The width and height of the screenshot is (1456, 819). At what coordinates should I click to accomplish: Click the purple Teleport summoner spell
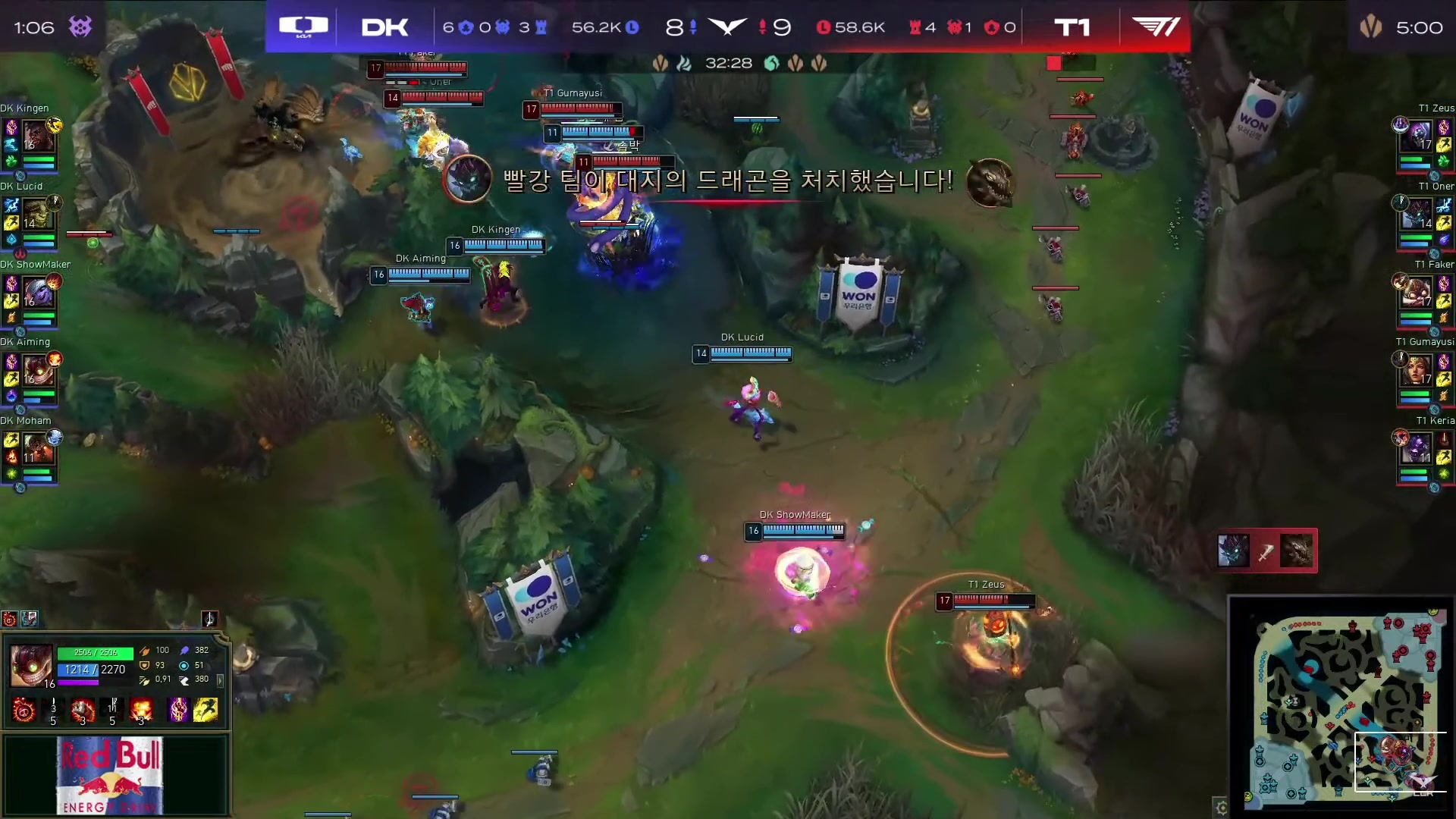(178, 710)
